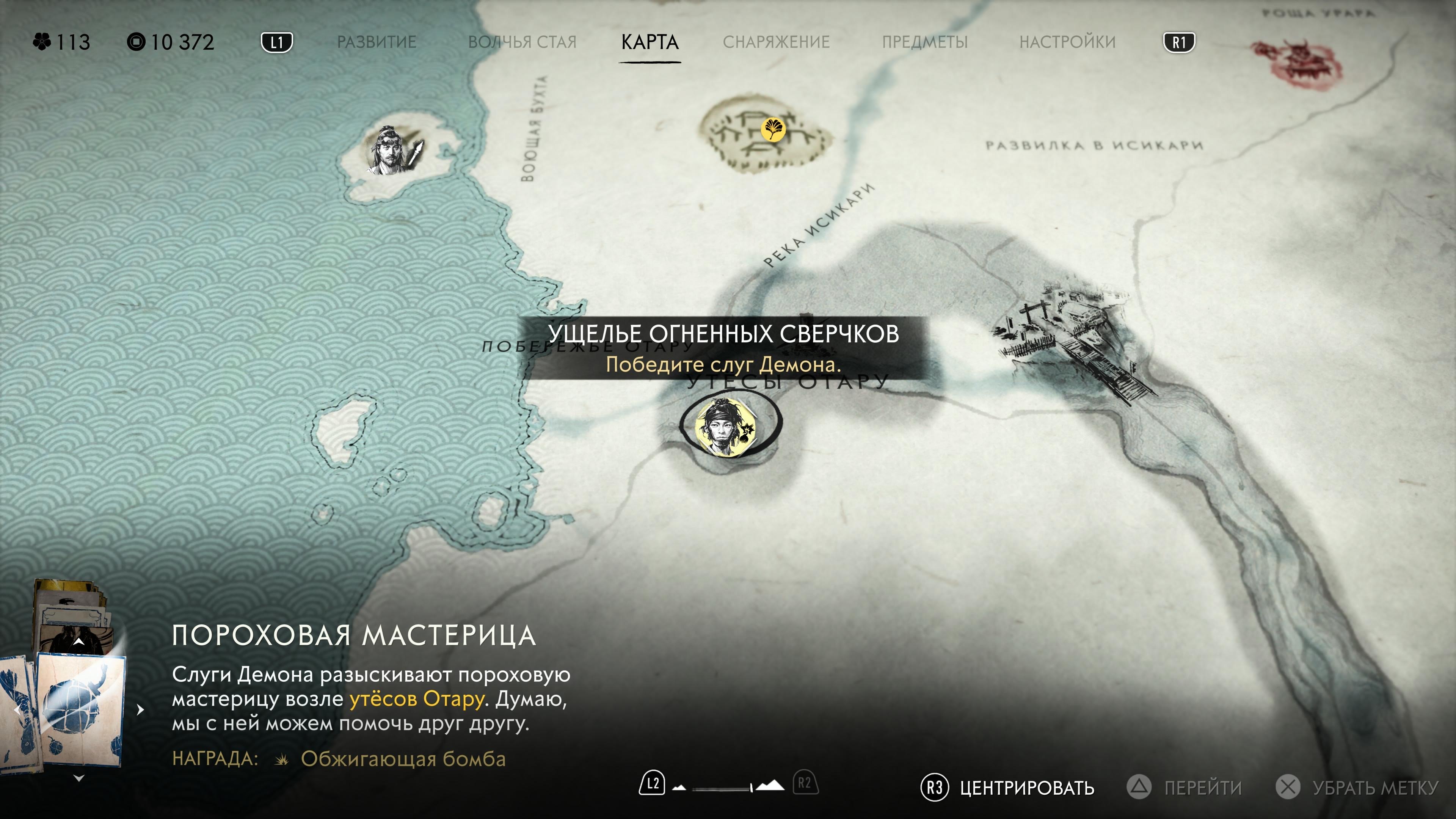Show the previous quest card with left arrow
Image resolution: width=1456 pixels, height=819 pixels.
(17, 709)
